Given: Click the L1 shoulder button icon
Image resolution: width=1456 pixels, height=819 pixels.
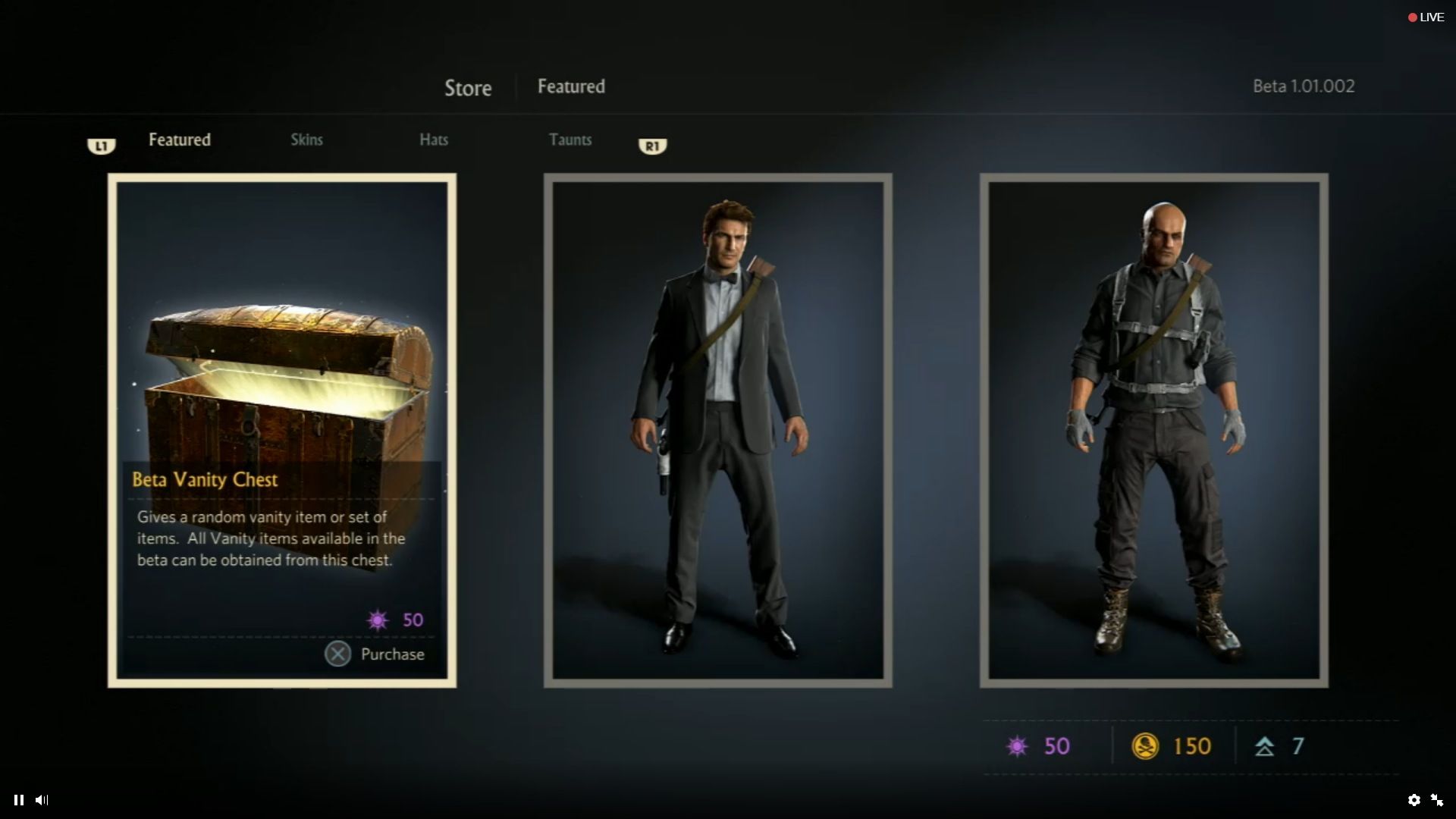Looking at the screenshot, I should click(x=102, y=146).
